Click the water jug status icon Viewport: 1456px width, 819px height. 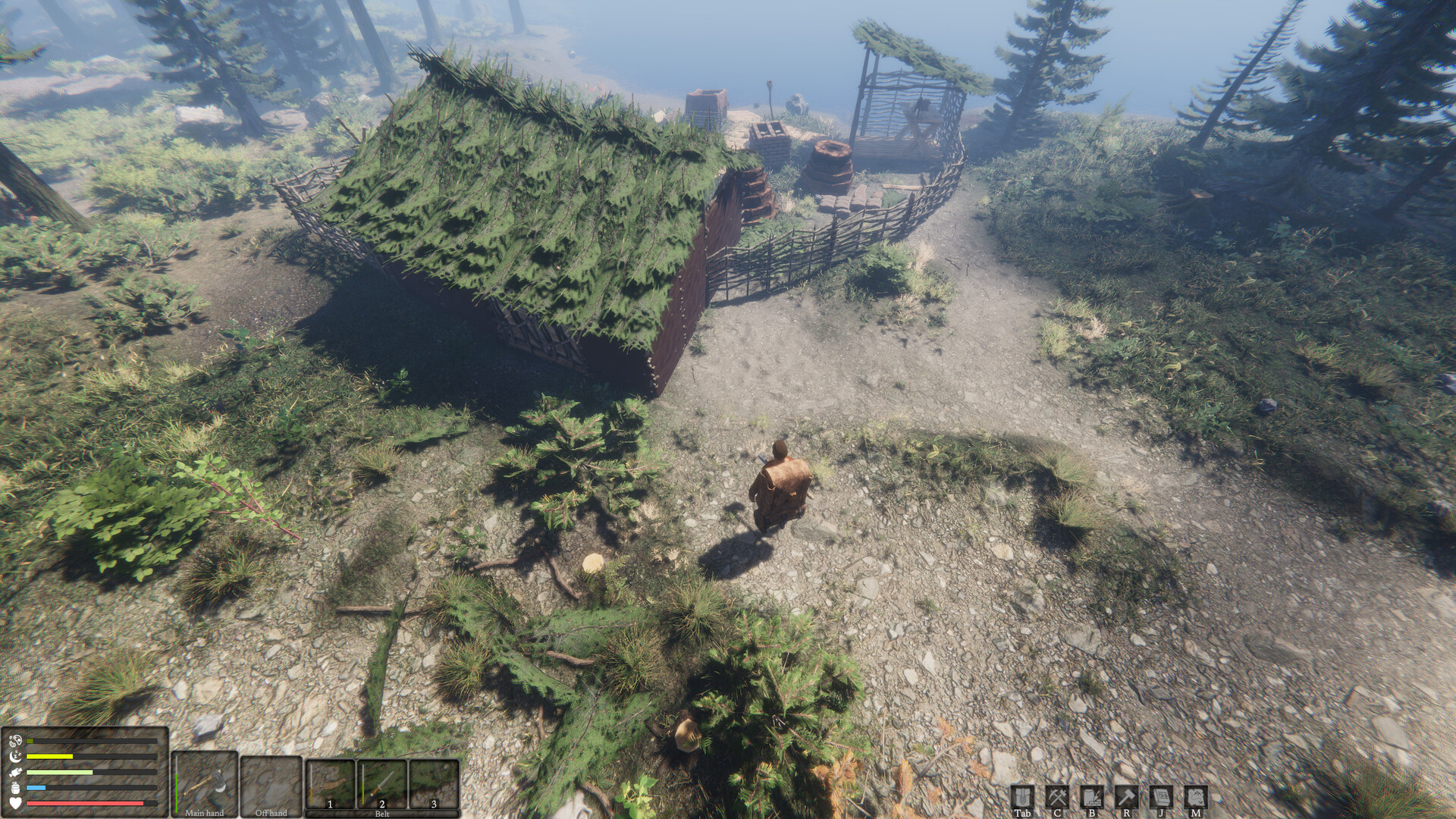pyautogui.click(x=14, y=787)
